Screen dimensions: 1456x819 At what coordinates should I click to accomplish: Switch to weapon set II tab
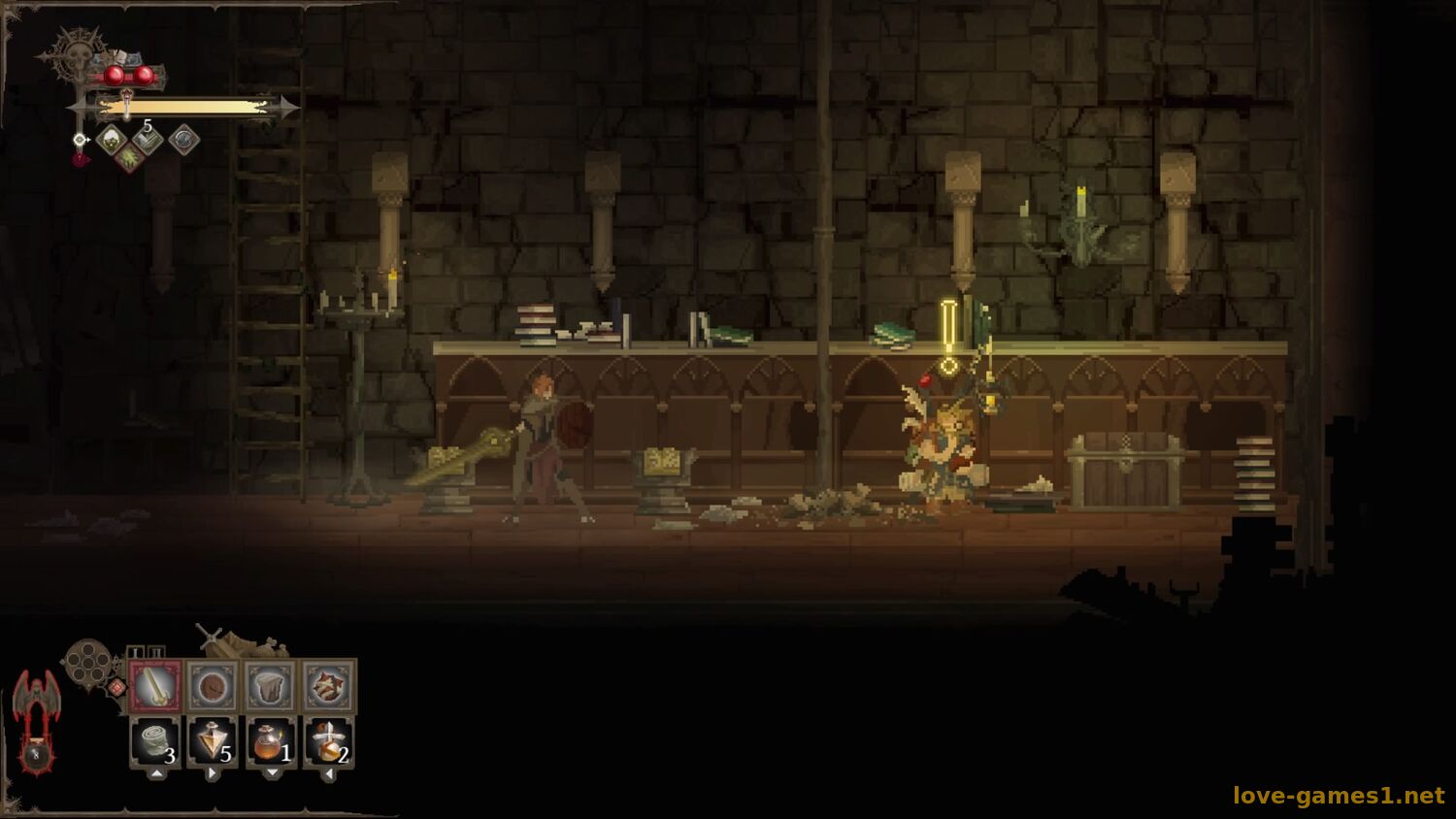pos(157,653)
